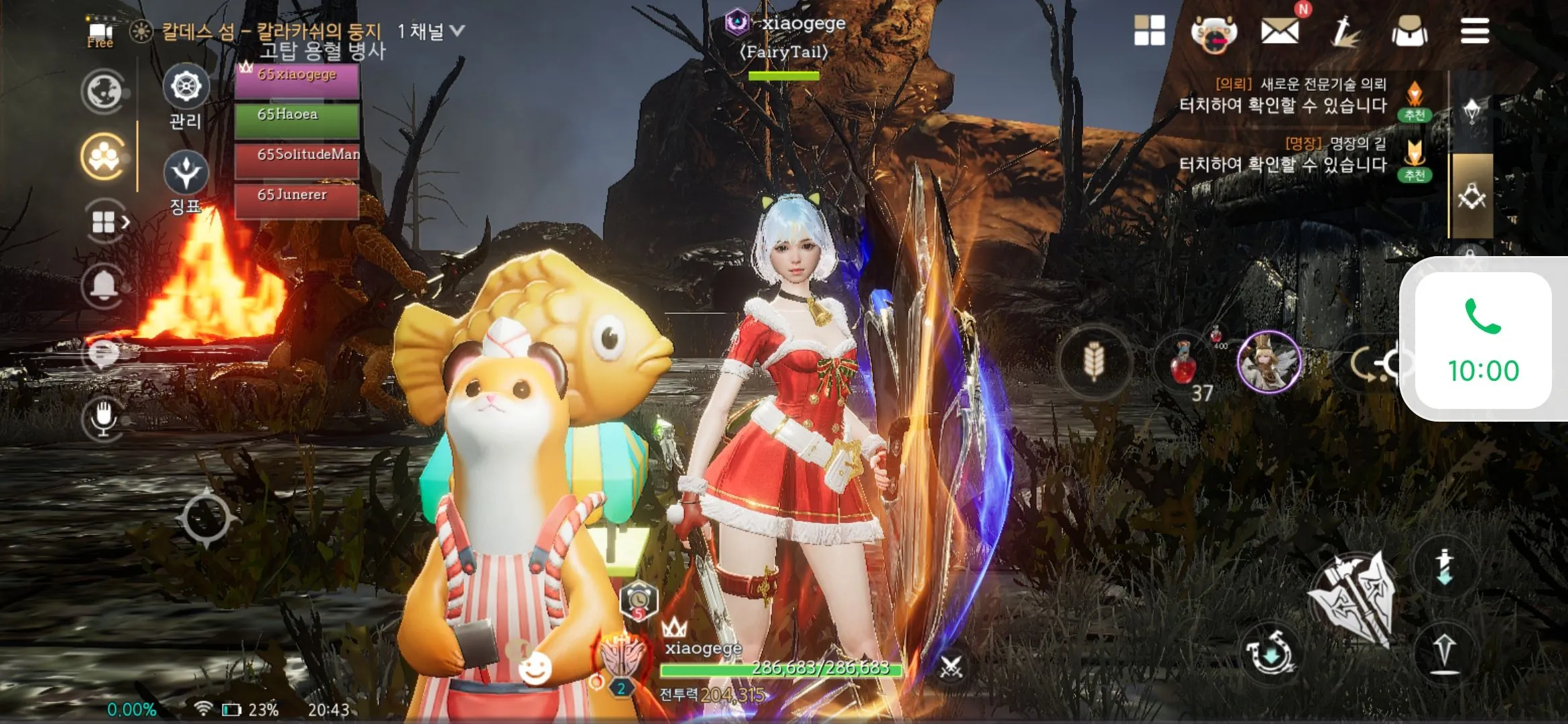Open the notification bell

tap(103, 286)
